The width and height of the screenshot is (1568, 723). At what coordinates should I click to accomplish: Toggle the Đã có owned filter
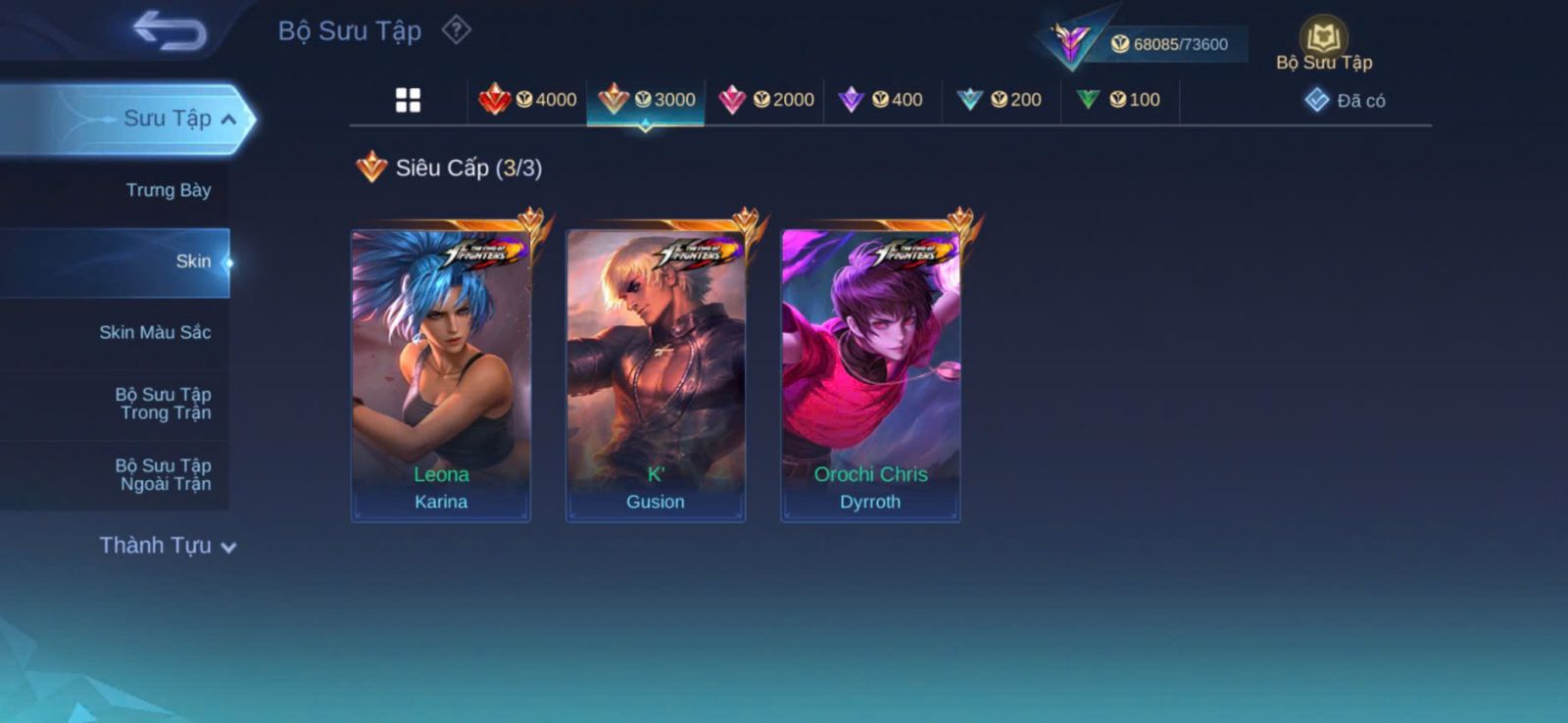pyautogui.click(x=1345, y=101)
